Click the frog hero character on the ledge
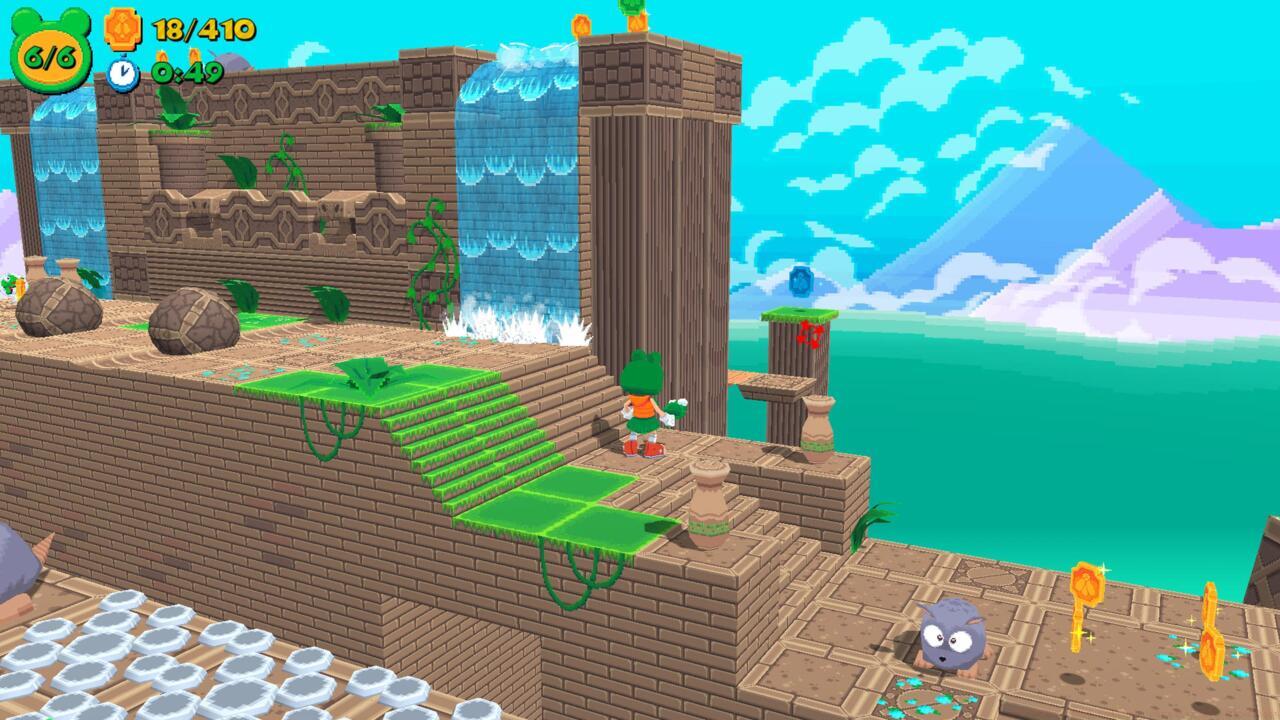This screenshot has height=720, width=1280. pyautogui.click(x=644, y=406)
